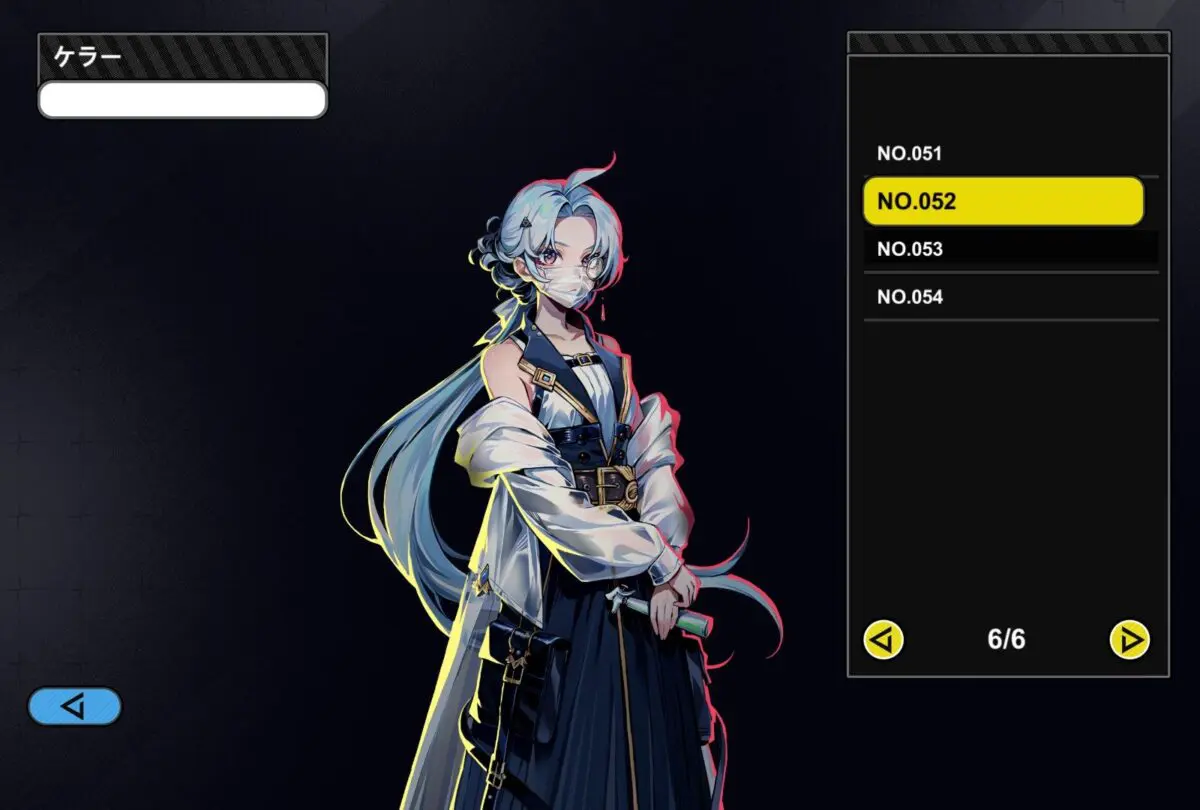1200x810 pixels.
Task: Open entry NO.054
Action: tap(1010, 297)
